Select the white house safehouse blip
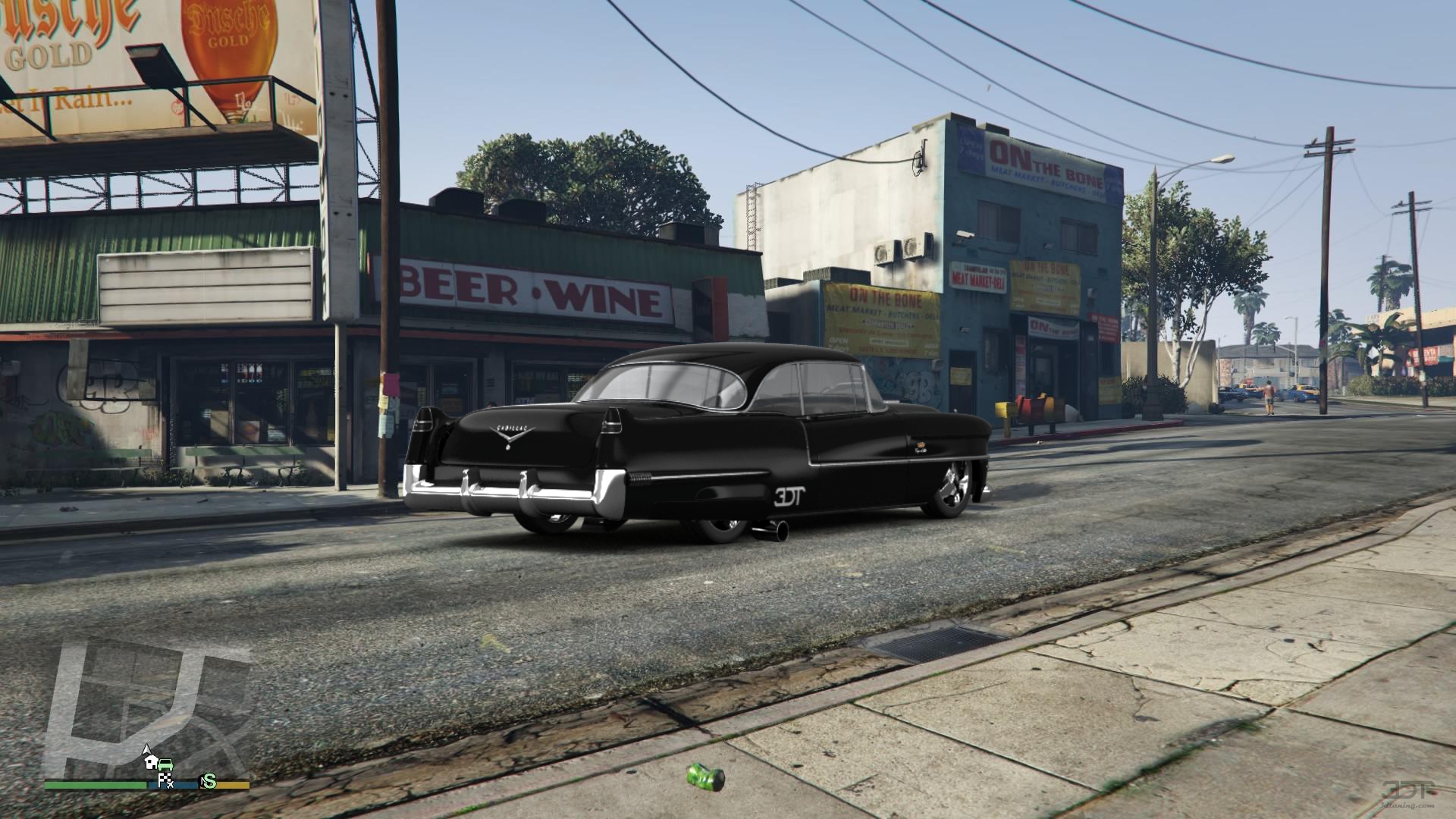The width and height of the screenshot is (1456, 819). [152, 762]
